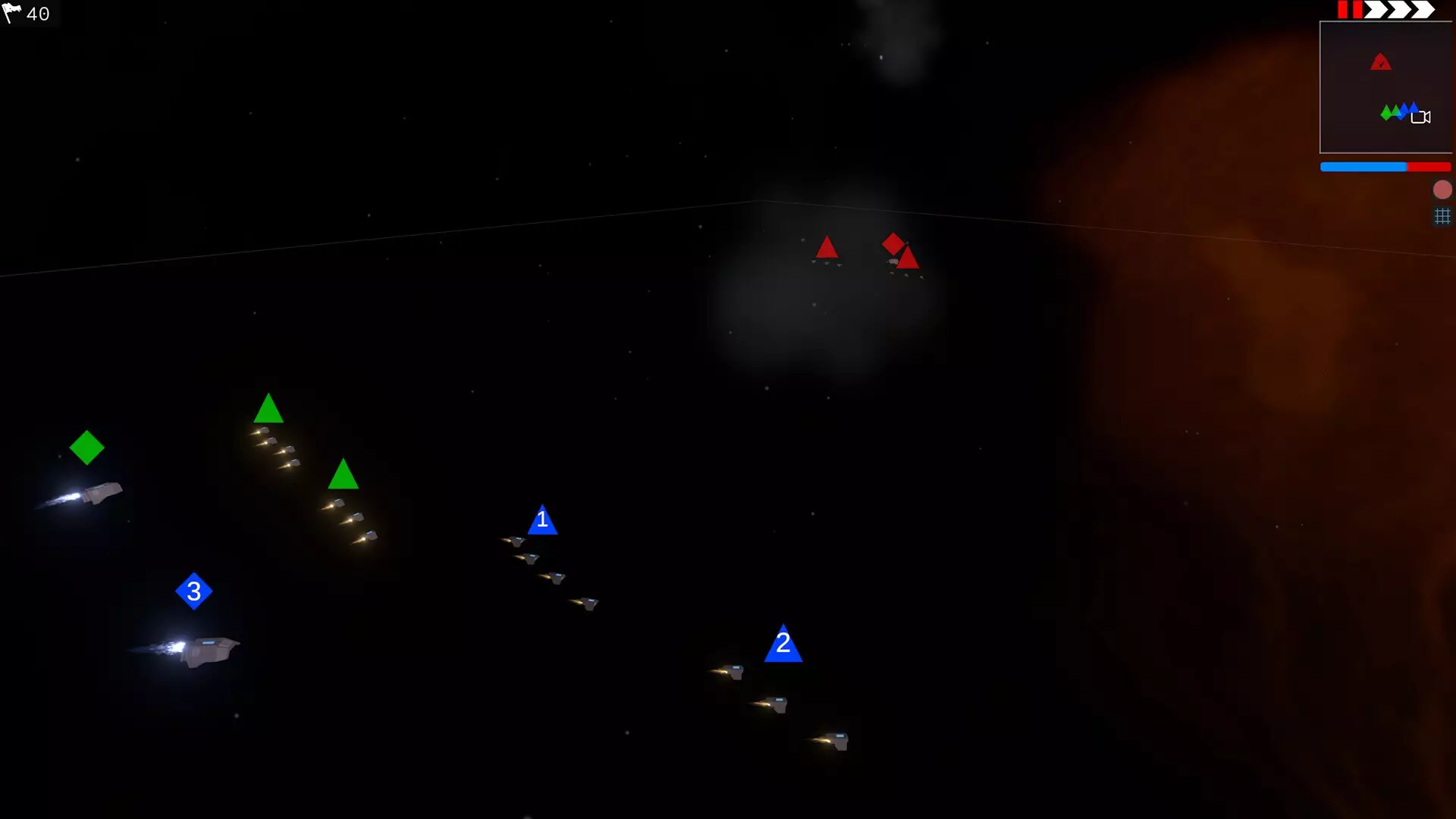Screen dimensions: 1456x819
Task: Click the flag icon beside the 40 counter
Action: click(13, 14)
